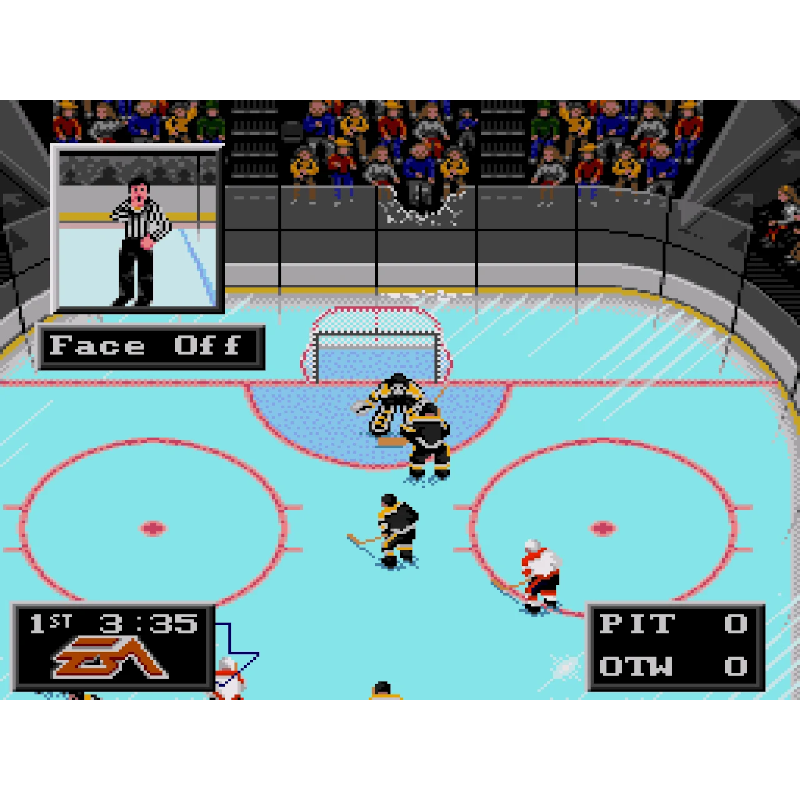This screenshot has height=800, width=800.
Task: Select the Face Off banner
Action: click(150, 347)
